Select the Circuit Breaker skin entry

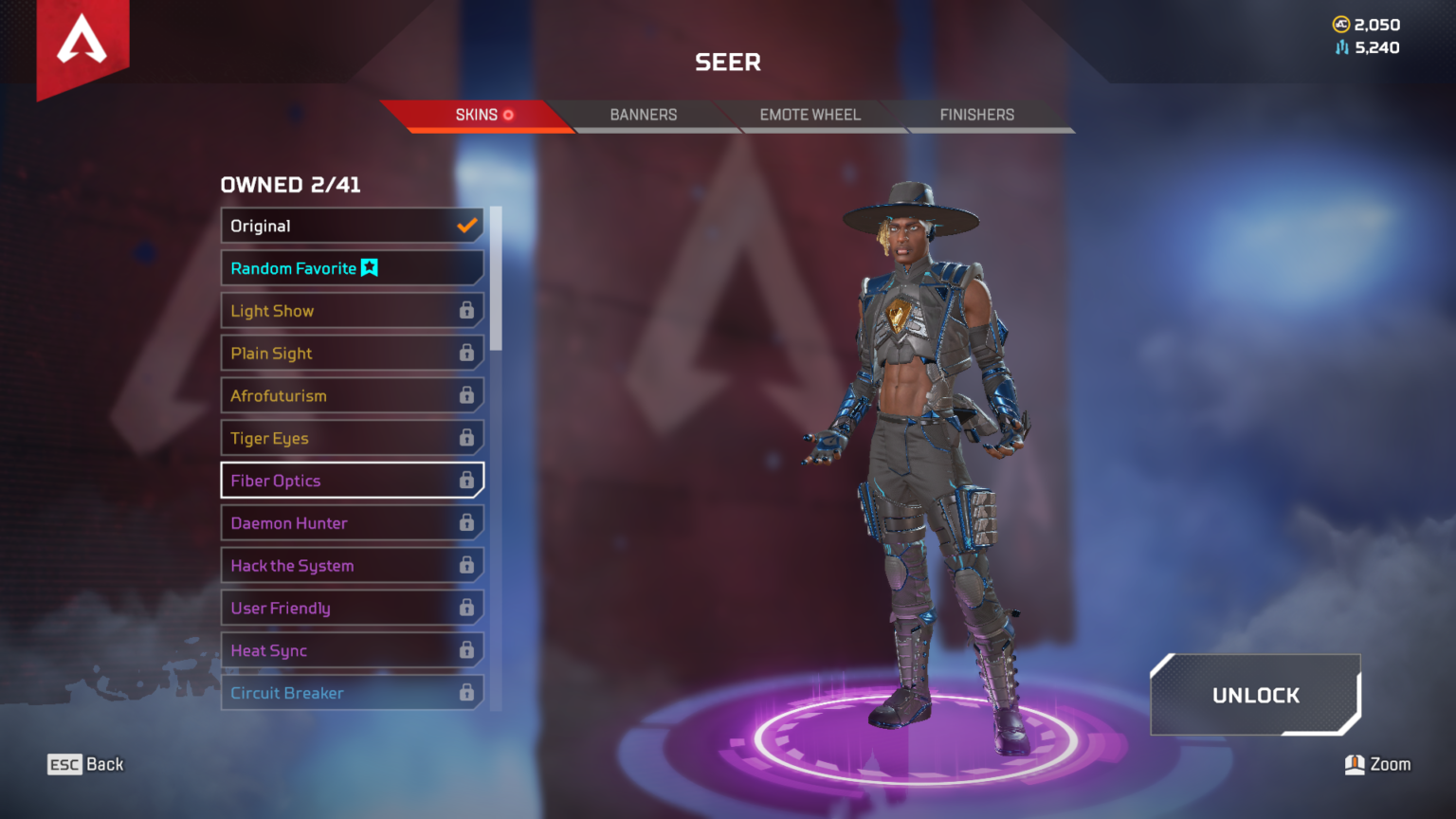[332, 693]
